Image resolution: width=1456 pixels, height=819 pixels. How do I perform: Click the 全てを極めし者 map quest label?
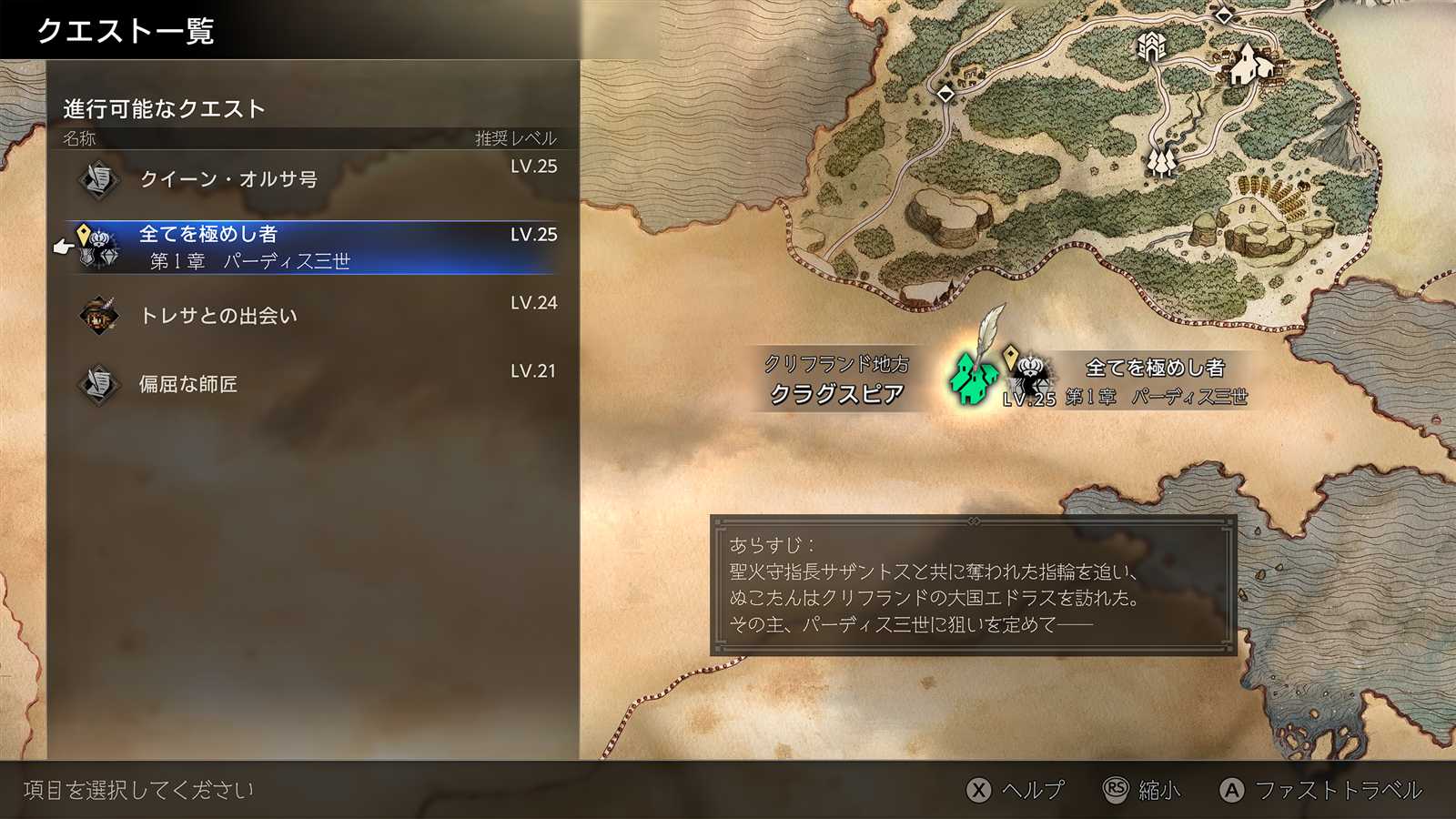pyautogui.click(x=1154, y=368)
